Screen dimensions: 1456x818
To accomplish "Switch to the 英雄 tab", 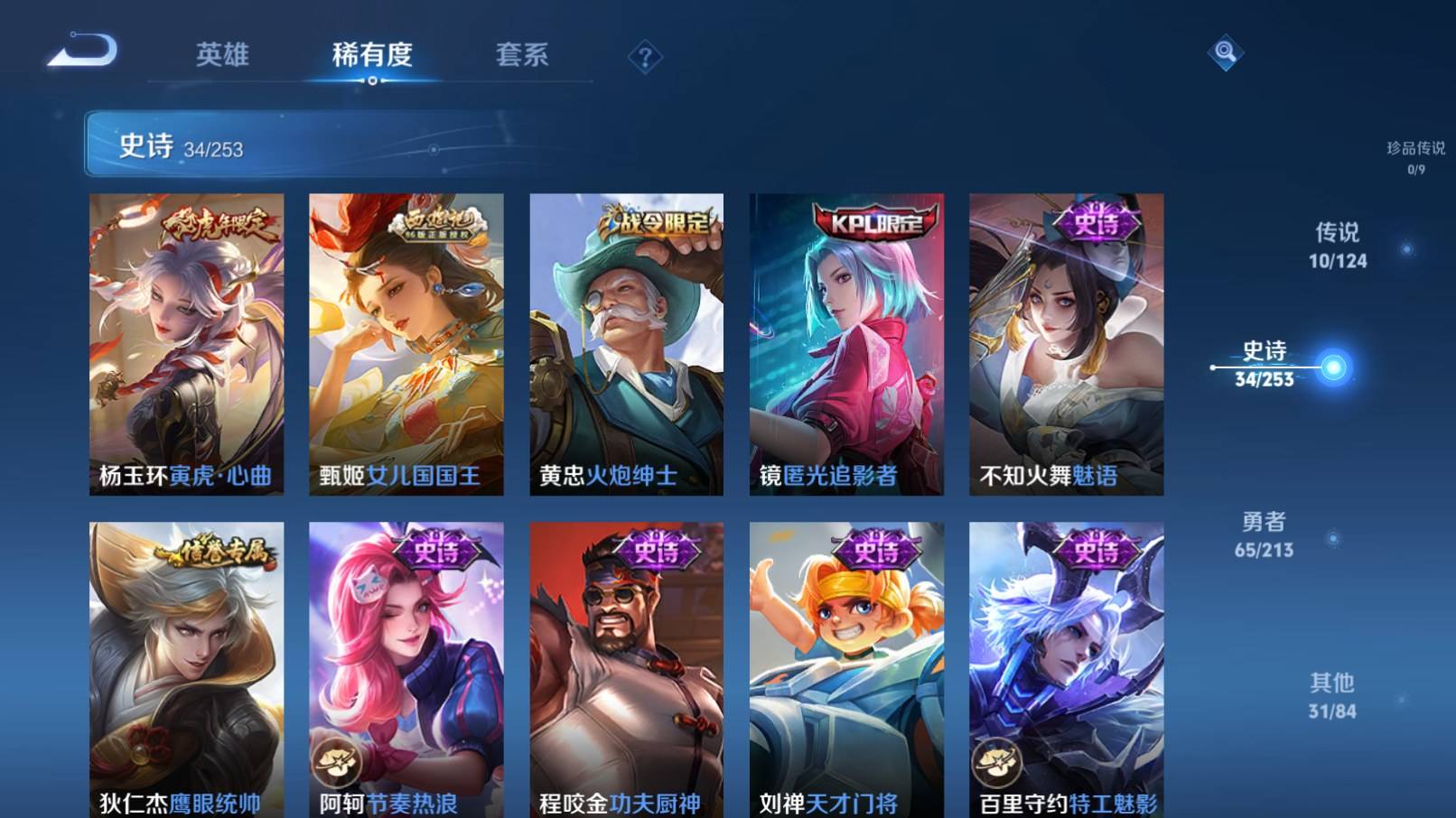I will point(222,54).
